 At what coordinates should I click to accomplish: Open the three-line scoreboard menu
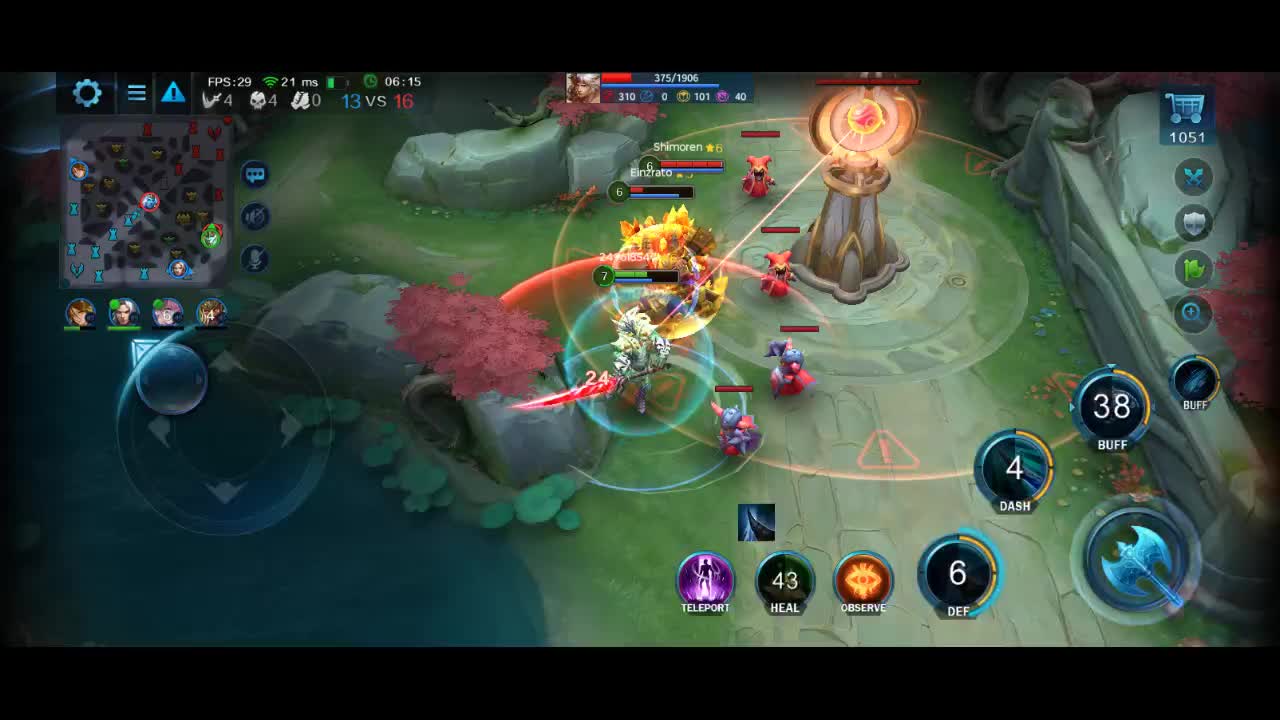click(137, 93)
